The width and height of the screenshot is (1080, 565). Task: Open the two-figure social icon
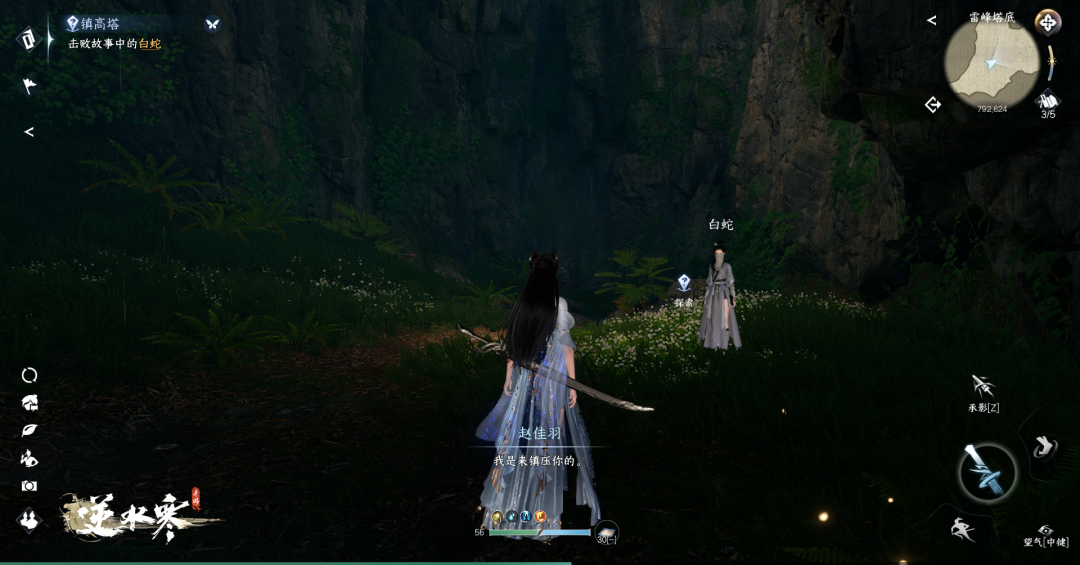(x=29, y=519)
